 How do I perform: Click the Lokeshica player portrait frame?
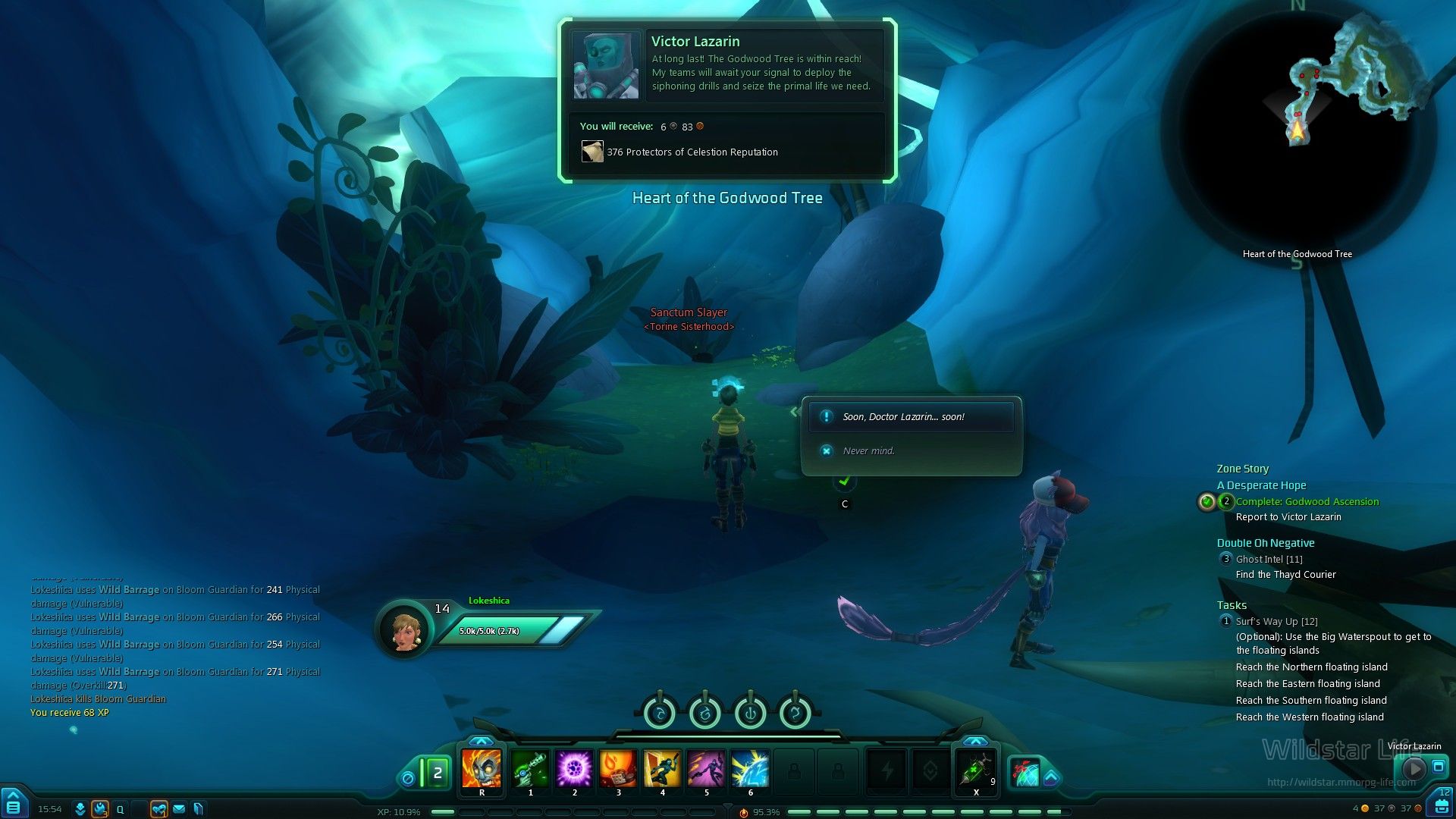click(405, 629)
